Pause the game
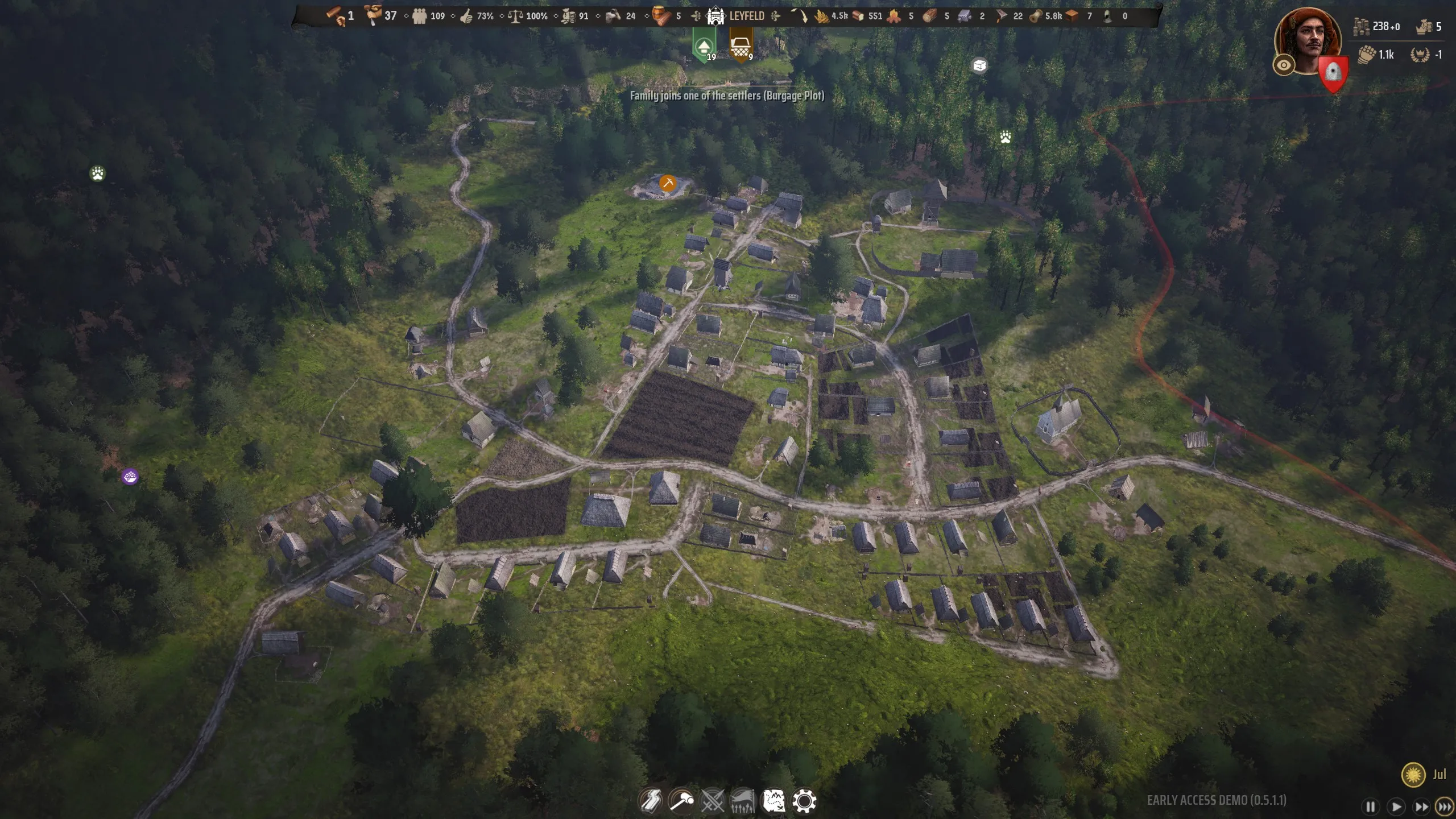The image size is (1456, 819). tap(1371, 806)
